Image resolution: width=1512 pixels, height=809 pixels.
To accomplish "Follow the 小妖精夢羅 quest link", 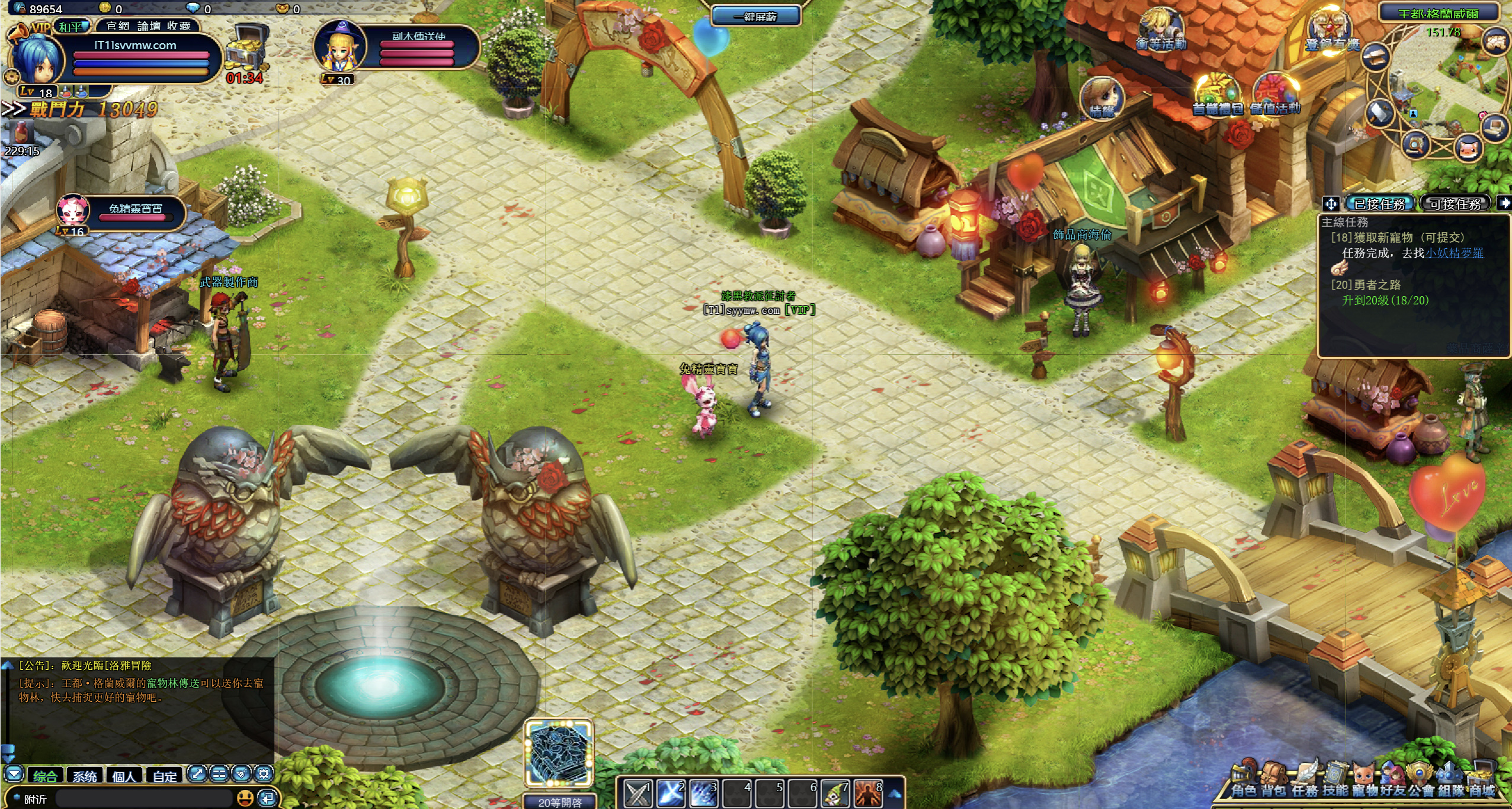I will (x=1454, y=253).
